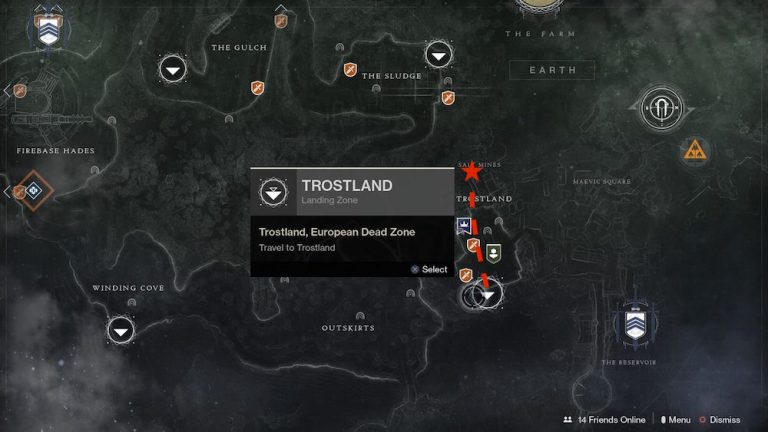Click the Earth destination label
Screen dimensions: 768x432
(551, 70)
